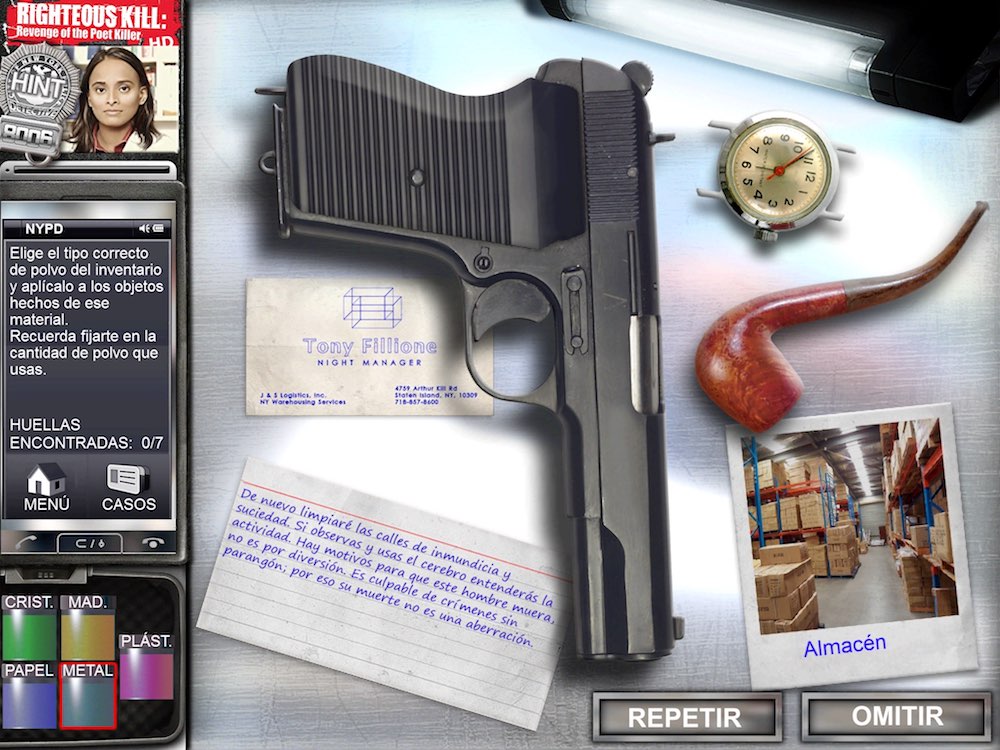Viewport: 1000px width, 750px height.
Task: Open the CASOS case files
Action: (129, 487)
